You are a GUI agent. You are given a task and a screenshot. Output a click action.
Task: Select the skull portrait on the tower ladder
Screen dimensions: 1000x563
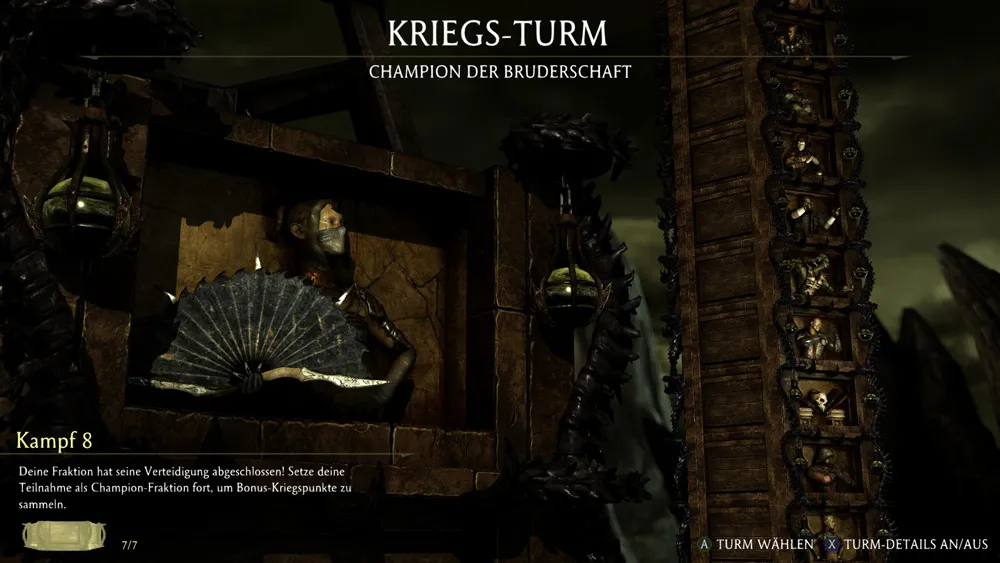820,401
